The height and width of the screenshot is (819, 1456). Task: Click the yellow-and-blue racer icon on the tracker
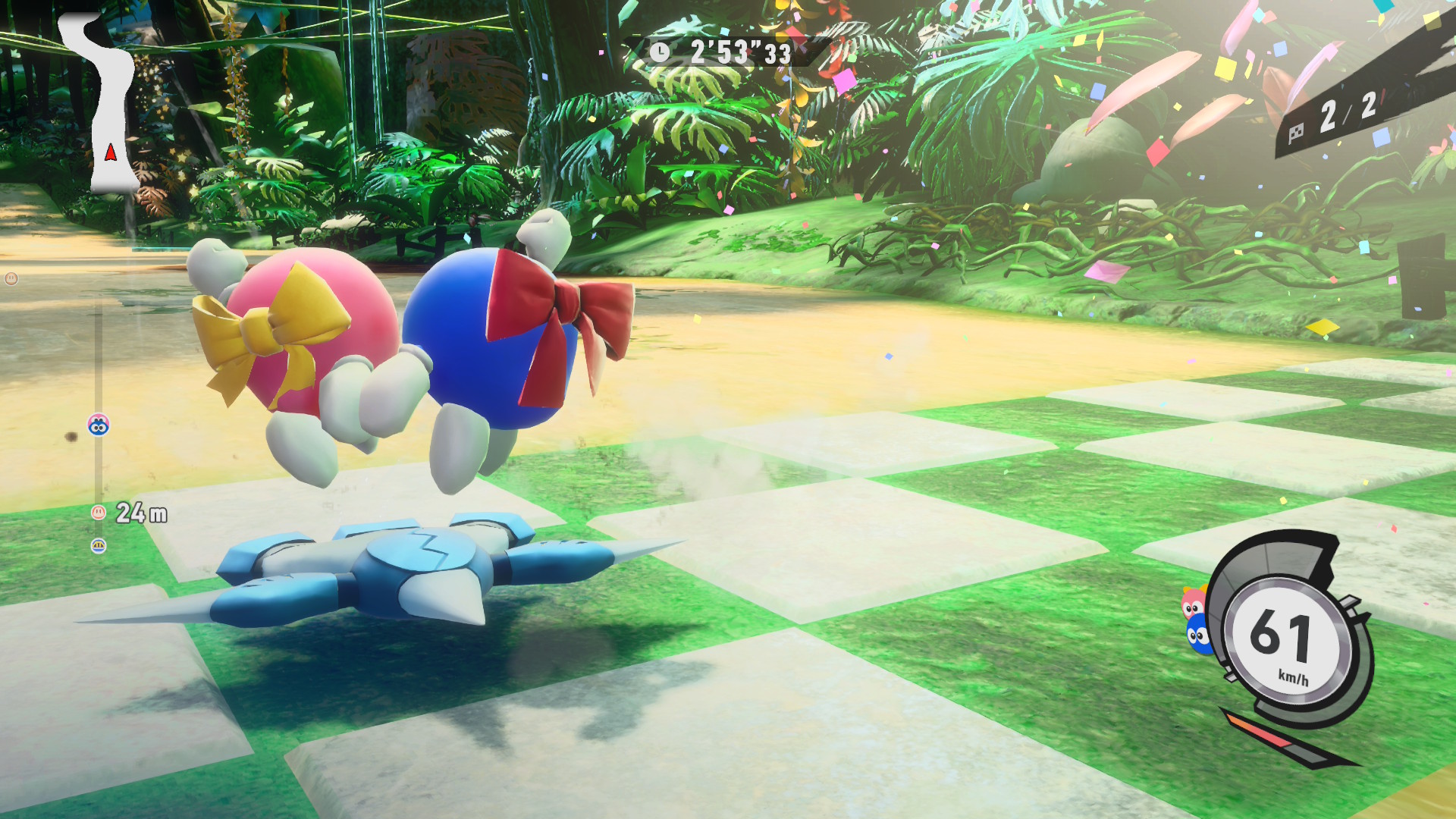(99, 546)
